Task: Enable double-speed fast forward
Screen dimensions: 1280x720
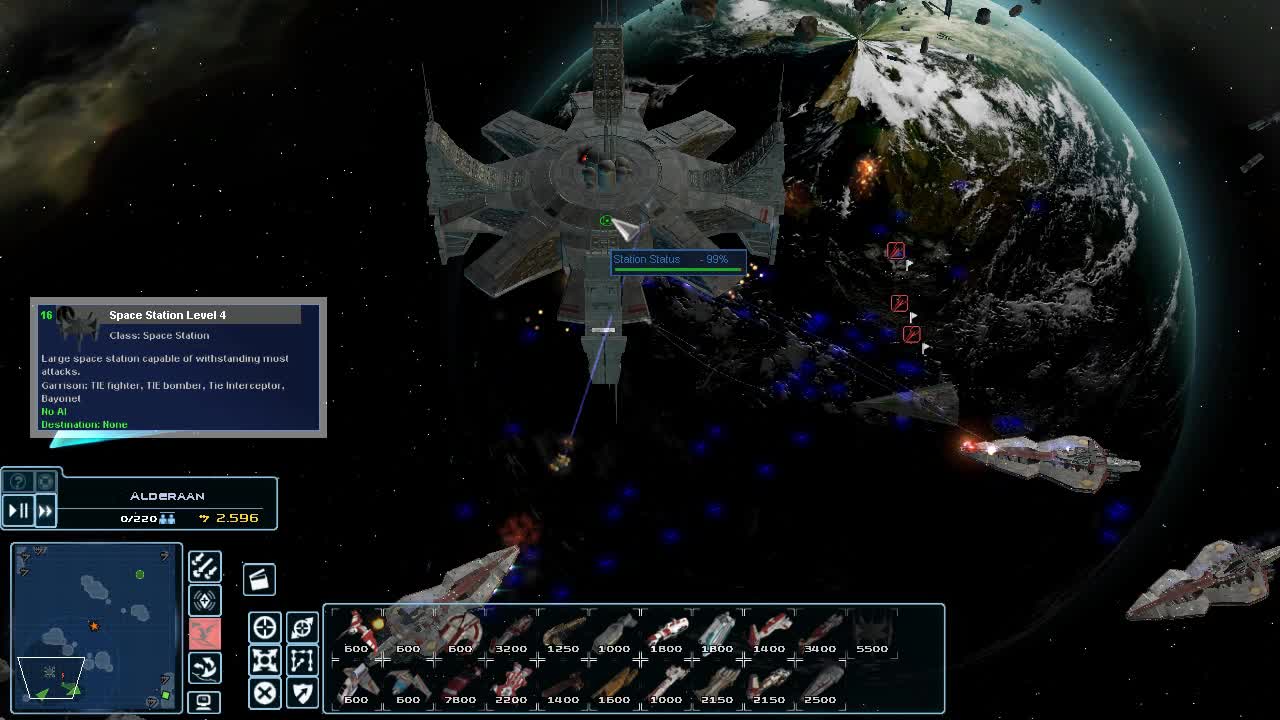Action: [44, 510]
